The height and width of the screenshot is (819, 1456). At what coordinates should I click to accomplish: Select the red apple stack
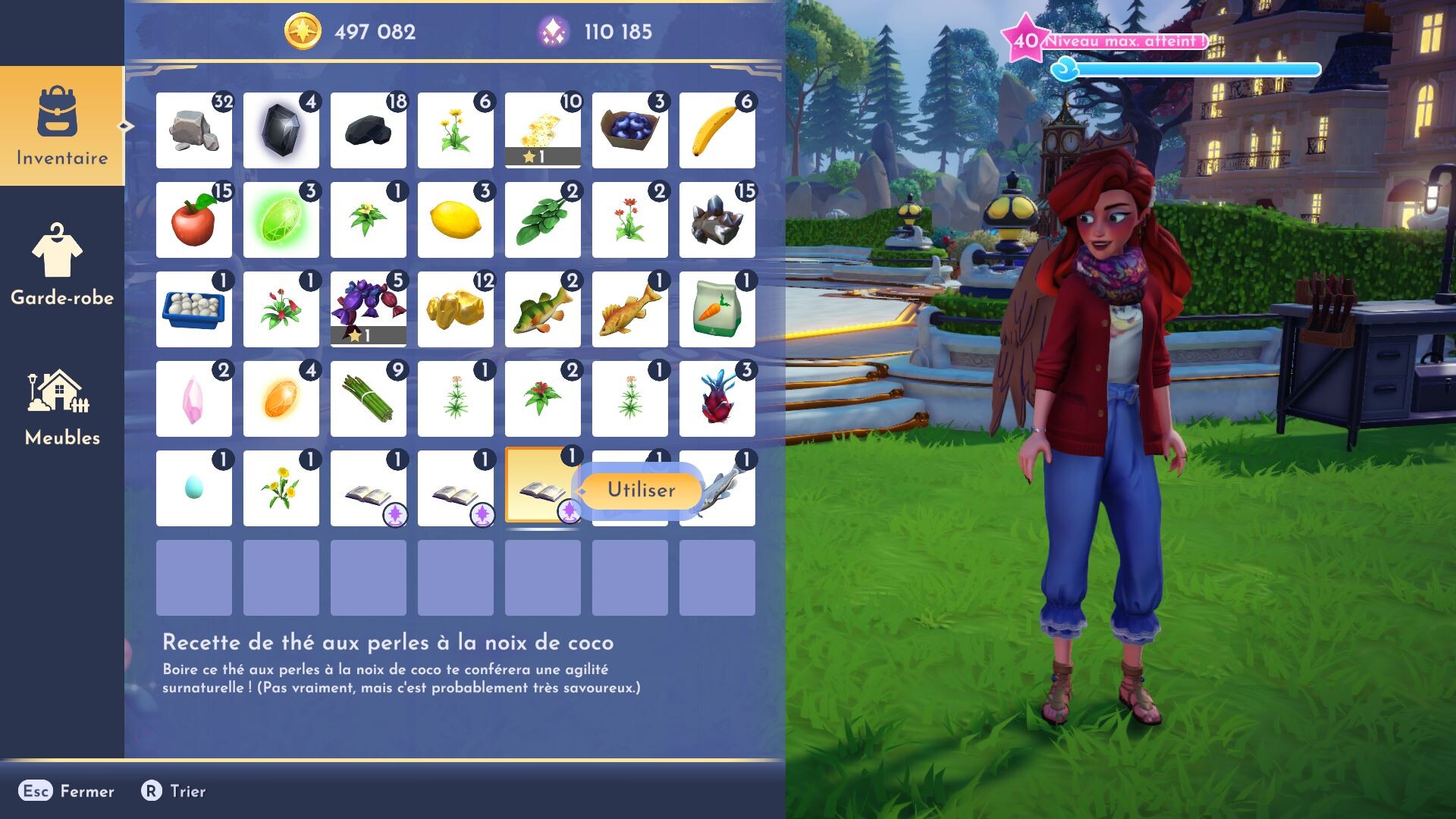tap(193, 220)
